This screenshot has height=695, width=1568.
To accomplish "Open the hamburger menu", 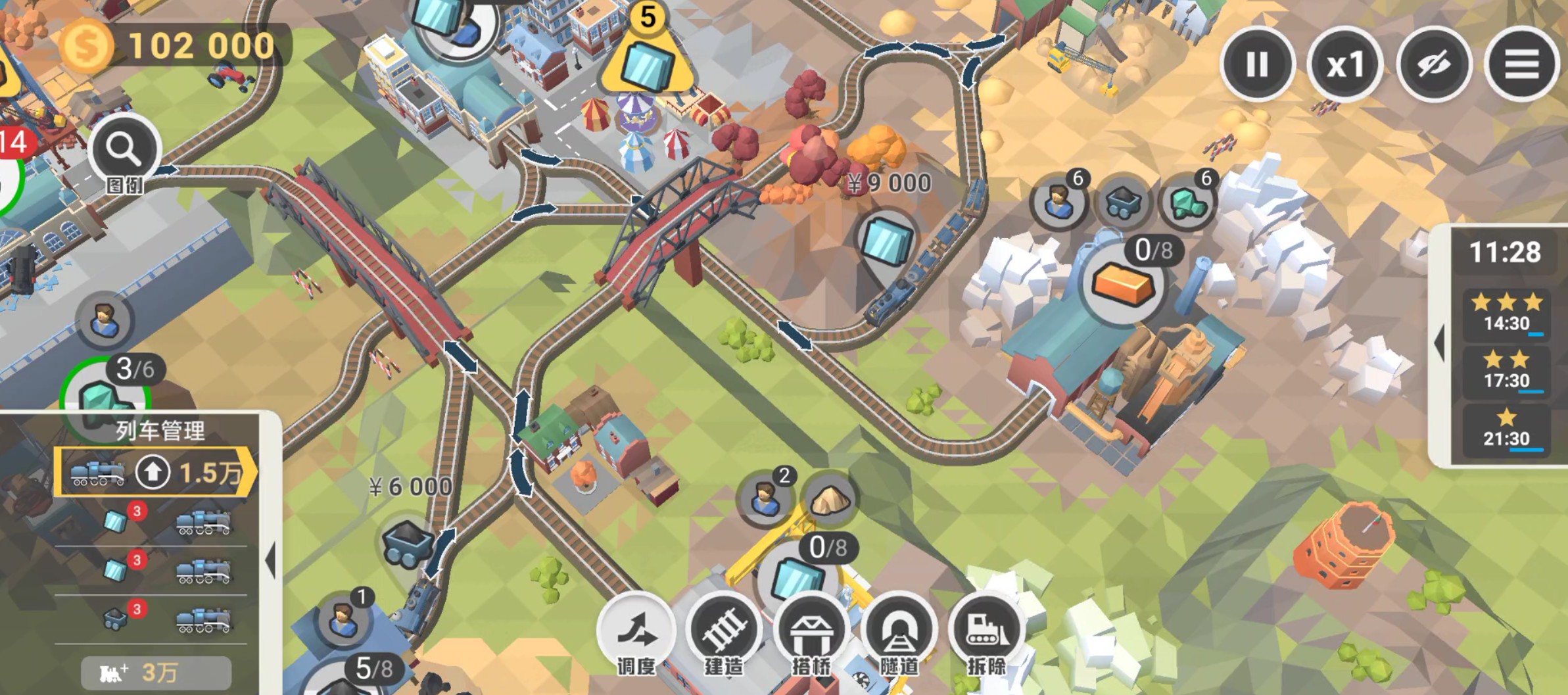I will coord(1521,64).
